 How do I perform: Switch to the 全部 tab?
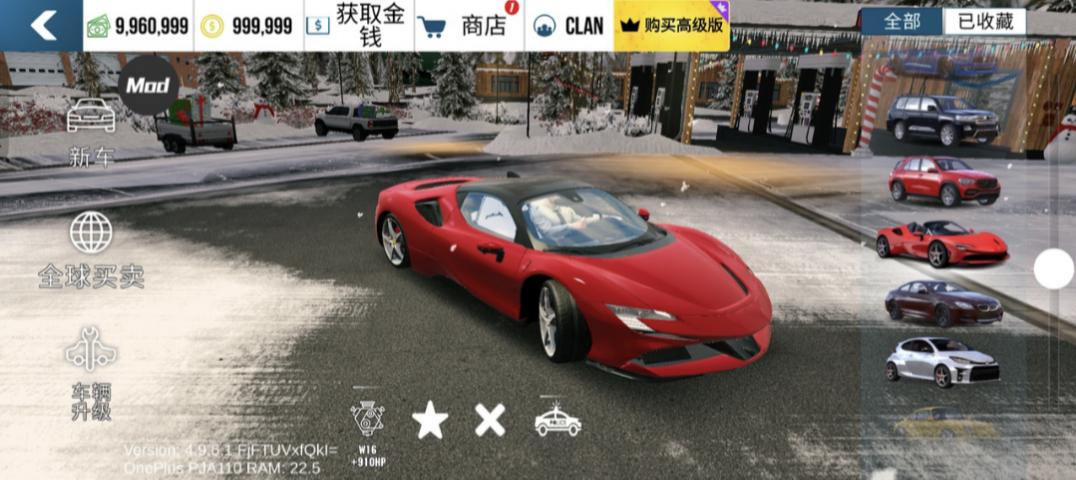901,22
